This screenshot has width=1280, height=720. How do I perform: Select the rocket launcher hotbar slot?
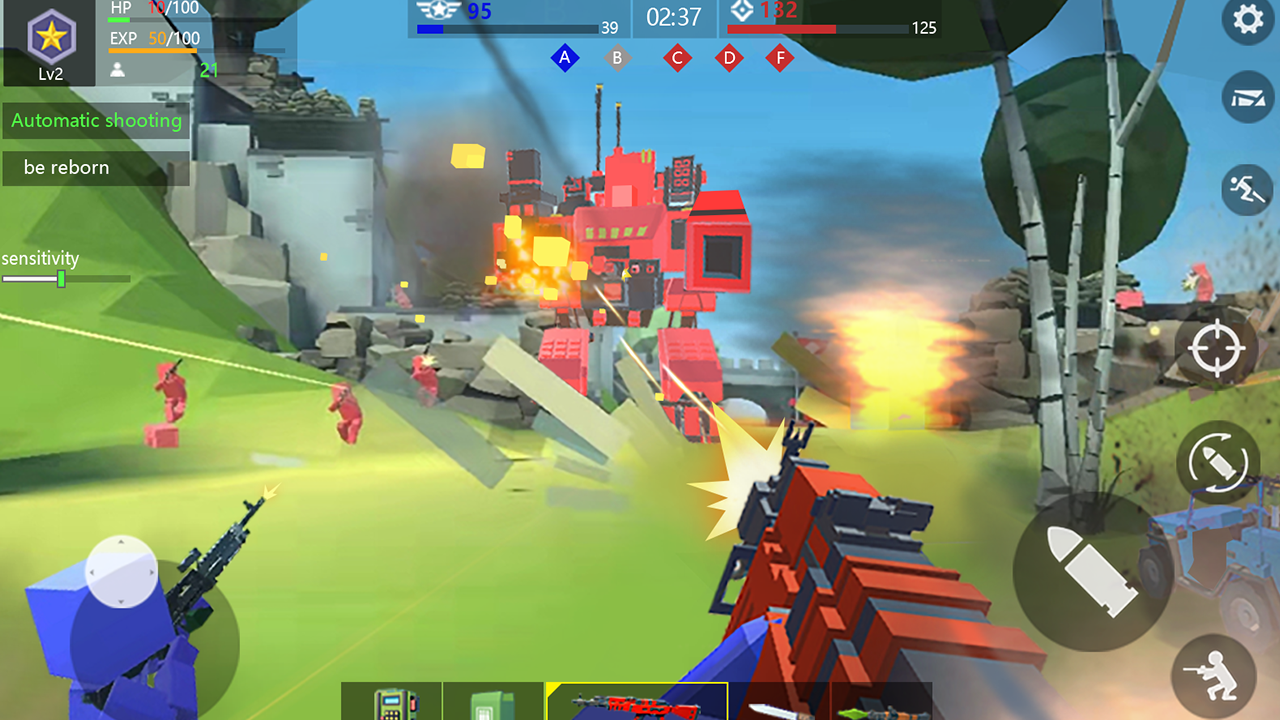click(x=880, y=703)
